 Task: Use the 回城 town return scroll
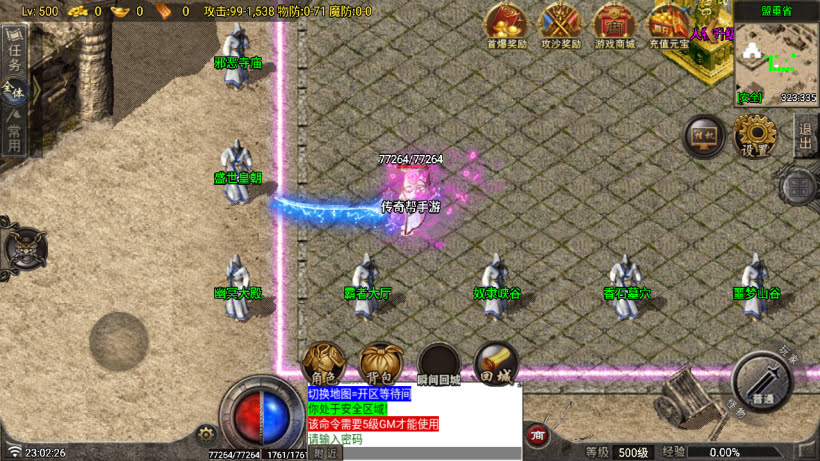pyautogui.click(x=496, y=362)
